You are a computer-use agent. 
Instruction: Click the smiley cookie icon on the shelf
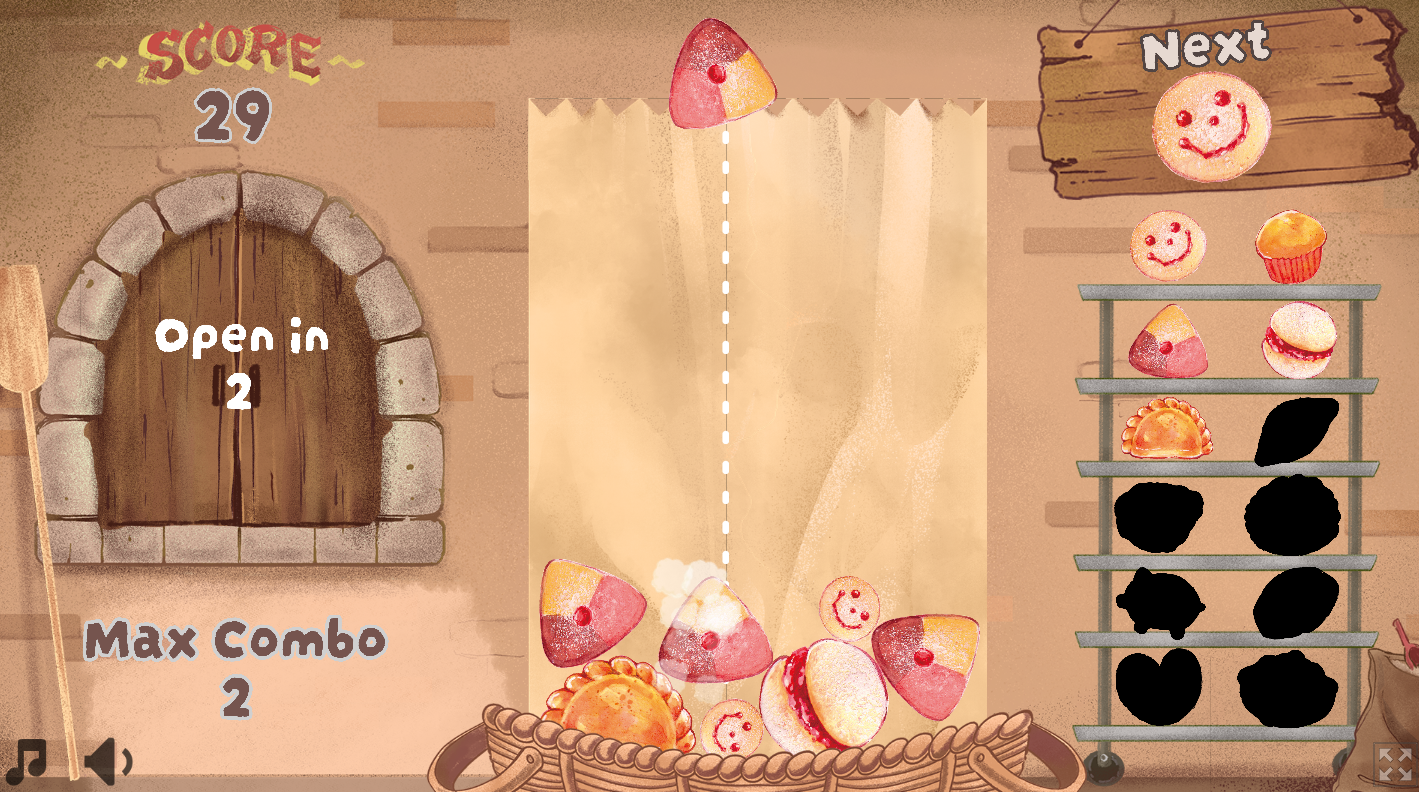(1167, 245)
